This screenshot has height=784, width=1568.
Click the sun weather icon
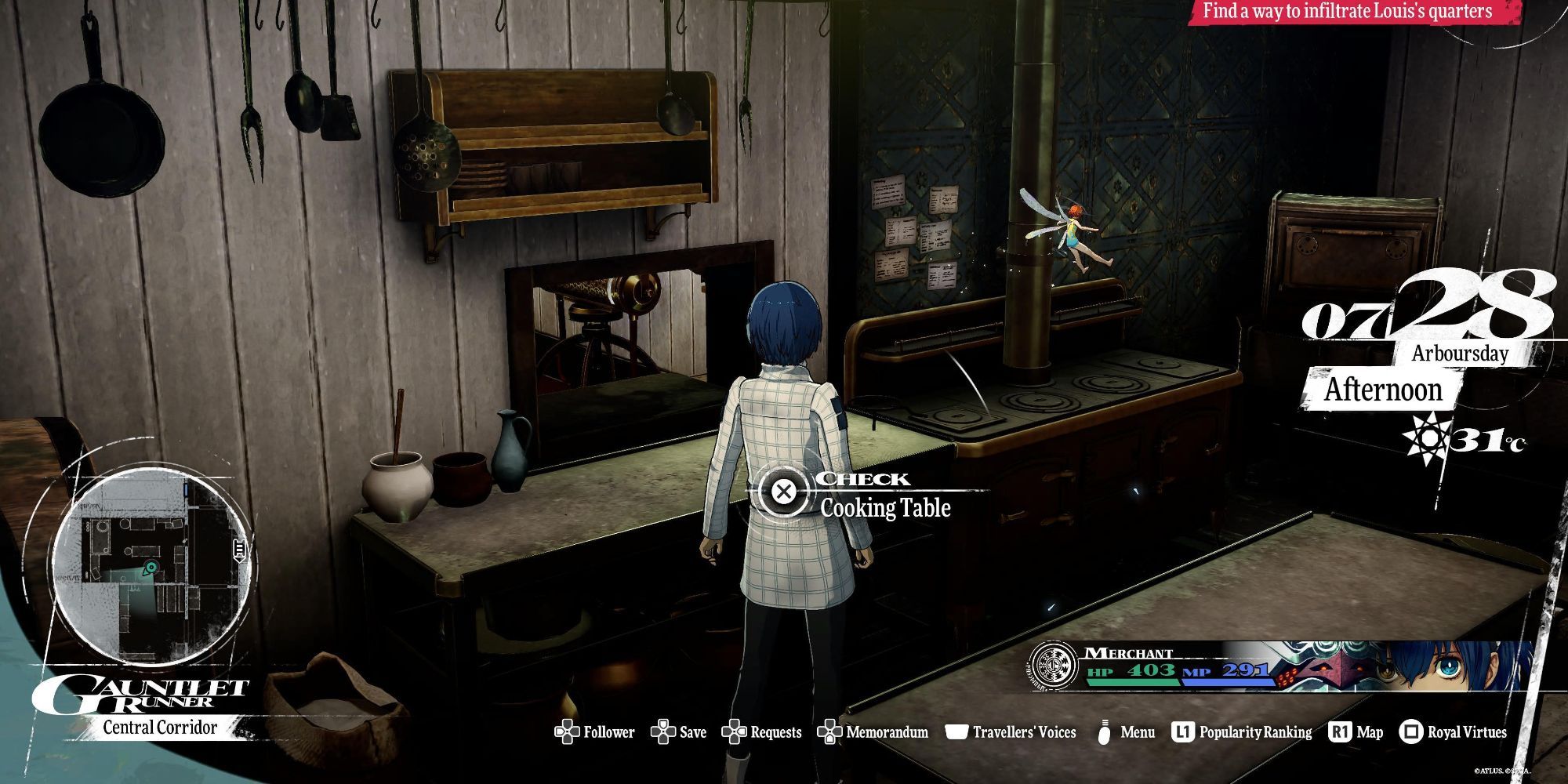point(1425,439)
